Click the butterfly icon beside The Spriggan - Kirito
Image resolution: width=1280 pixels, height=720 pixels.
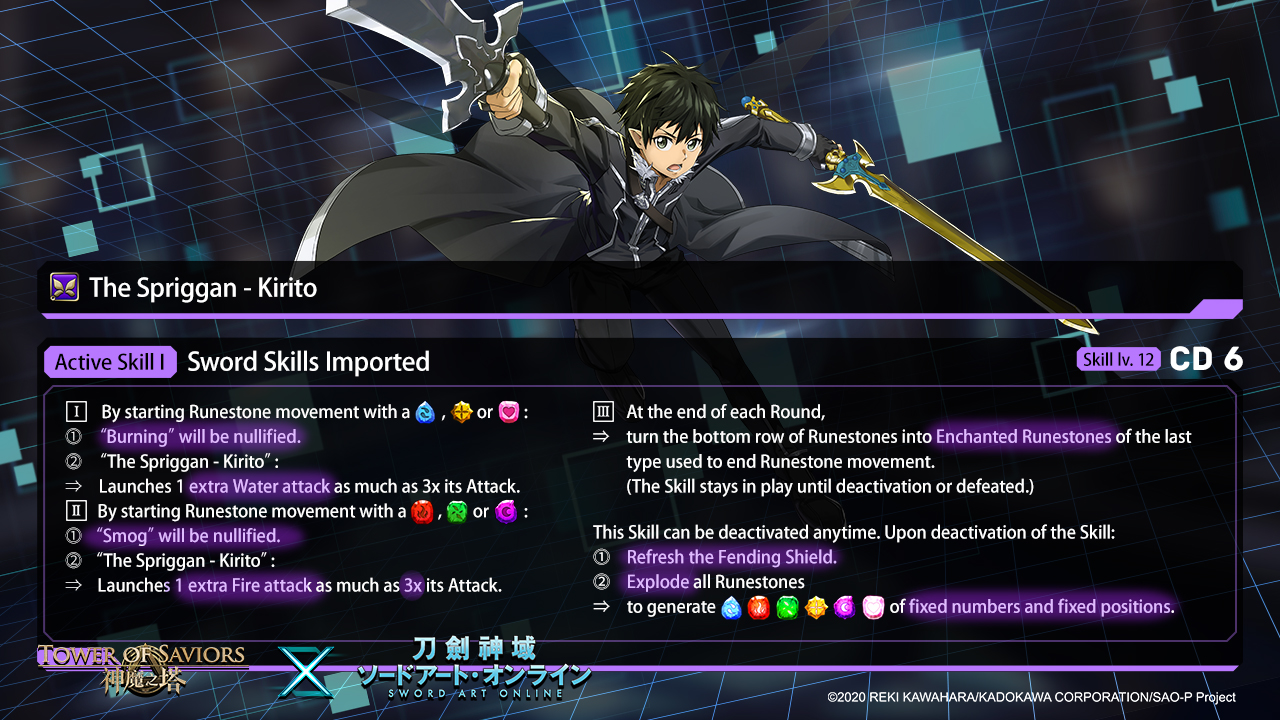point(64,288)
